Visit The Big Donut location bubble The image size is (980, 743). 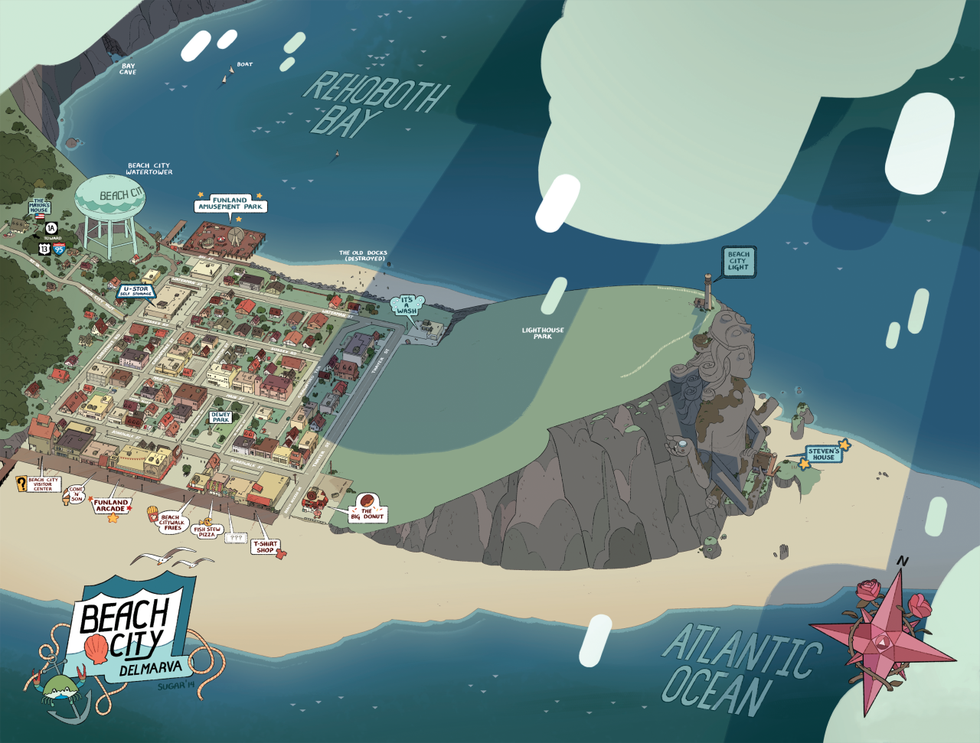click(366, 508)
